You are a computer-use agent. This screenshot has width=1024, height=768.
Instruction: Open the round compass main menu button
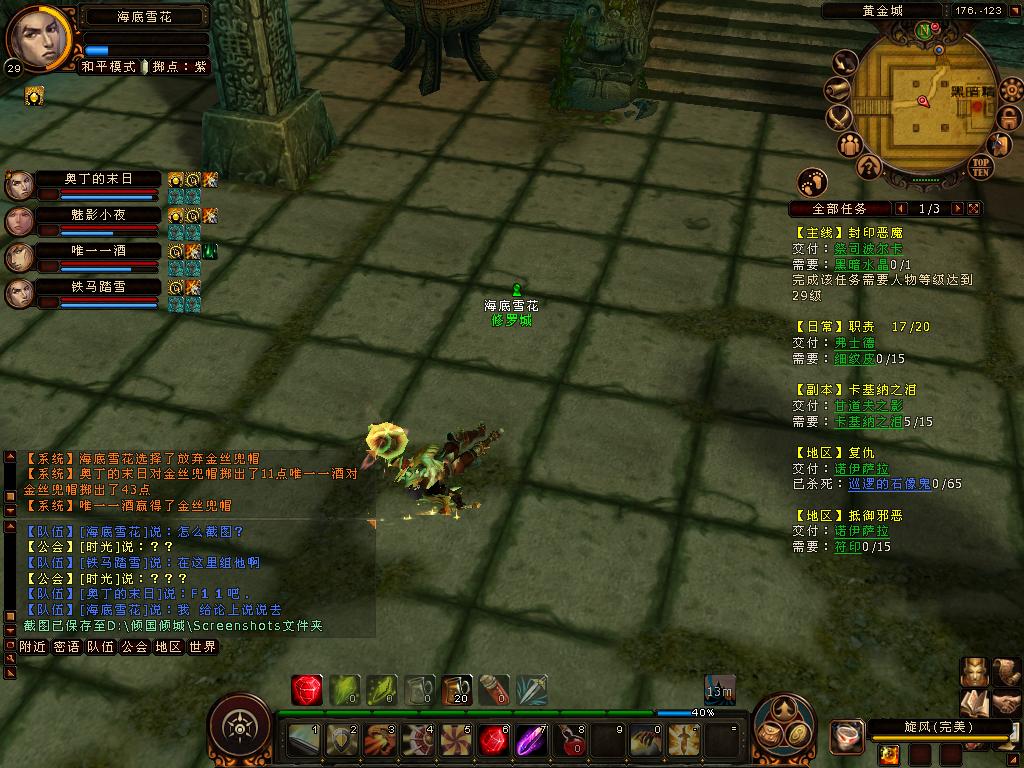coord(240,725)
